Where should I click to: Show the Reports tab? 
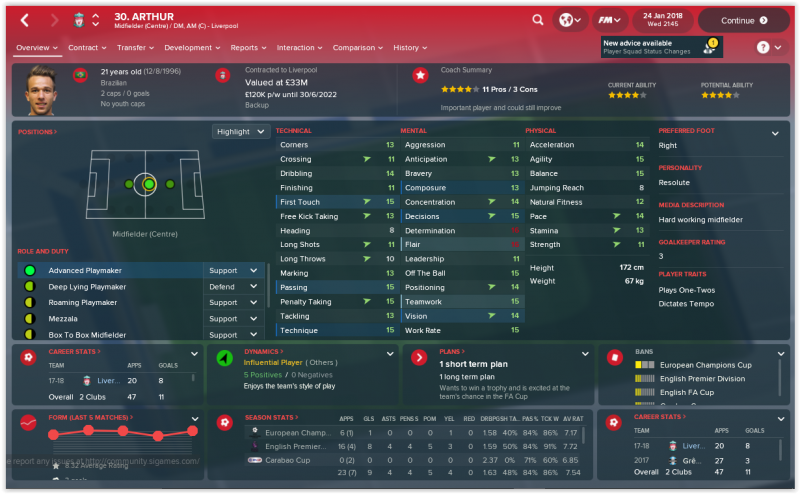[x=246, y=47]
